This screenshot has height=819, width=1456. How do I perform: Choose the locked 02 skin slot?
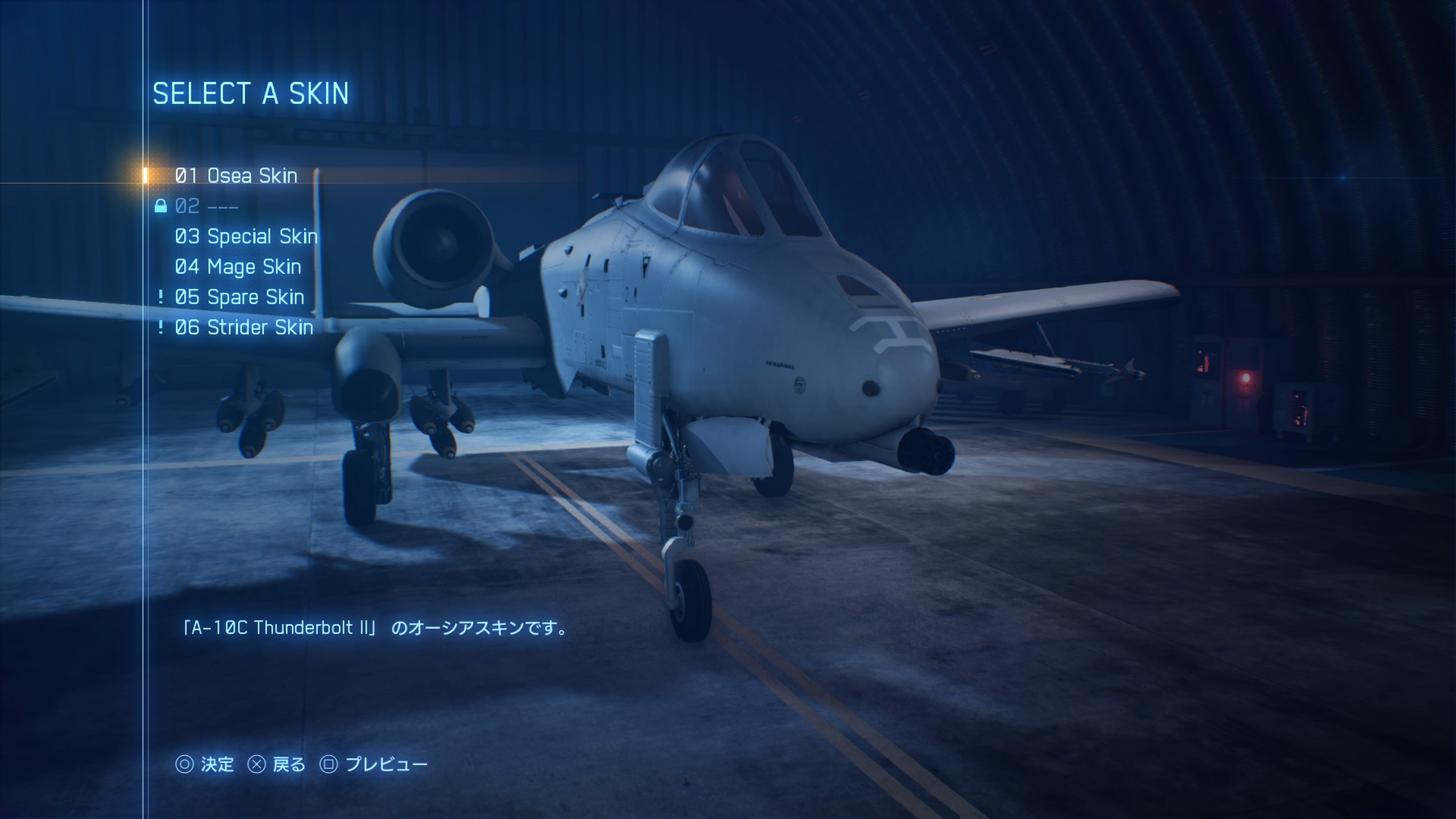(206, 206)
